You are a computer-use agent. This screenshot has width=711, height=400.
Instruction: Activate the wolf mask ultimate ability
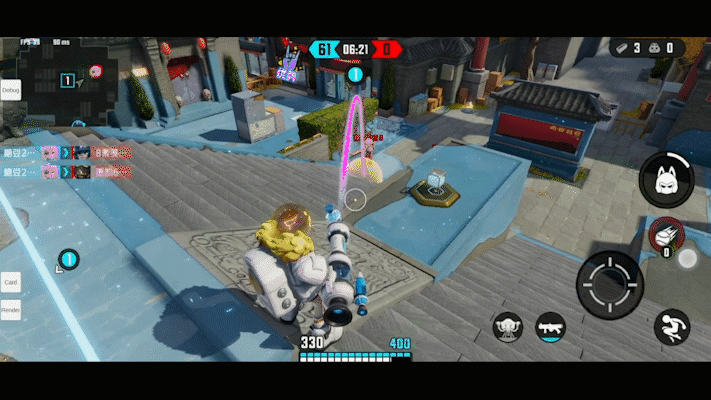coord(667,181)
